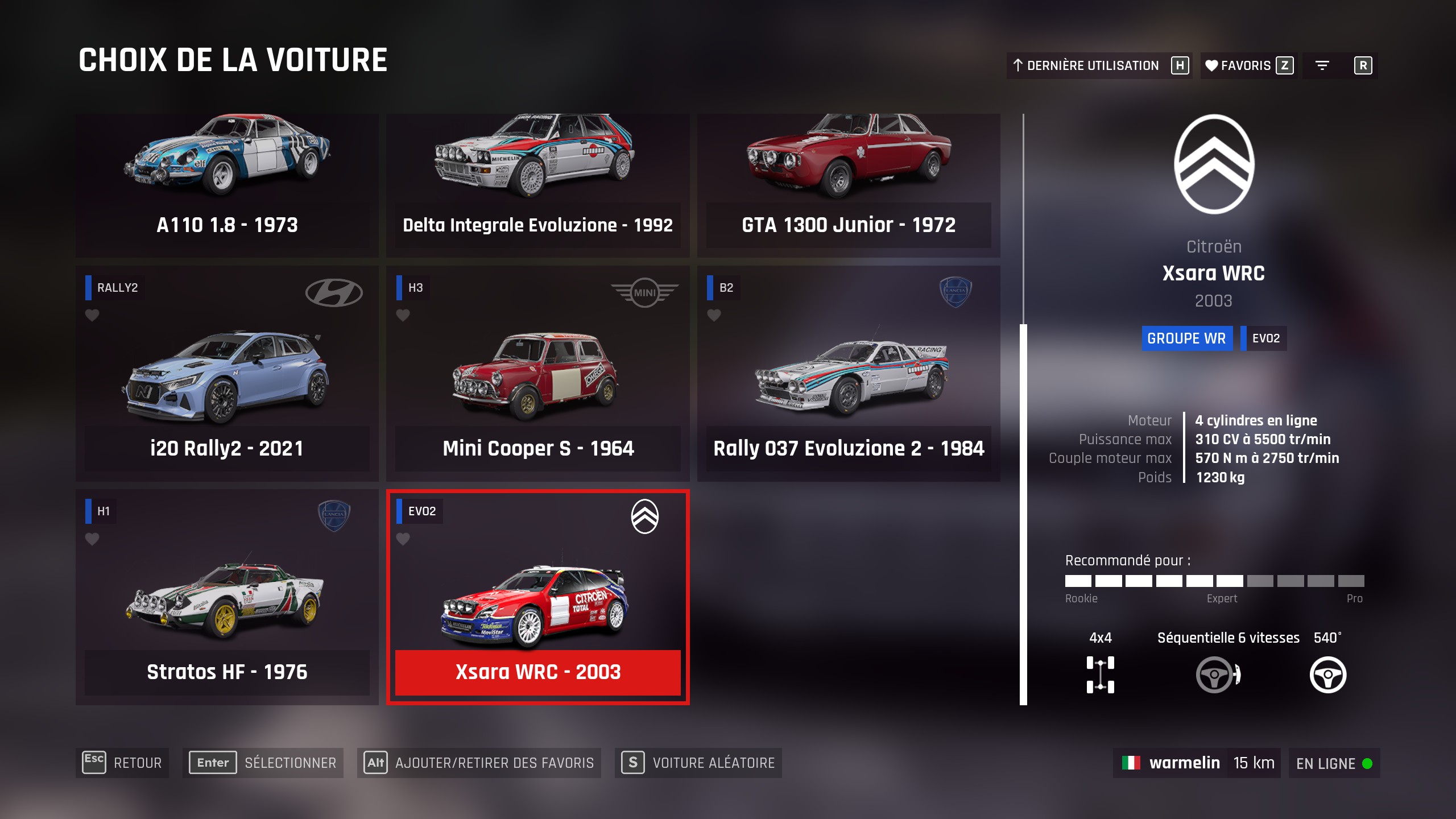Click the heart icon on Xsara WRC
Image resolution: width=1456 pixels, height=819 pixels.
[403, 539]
